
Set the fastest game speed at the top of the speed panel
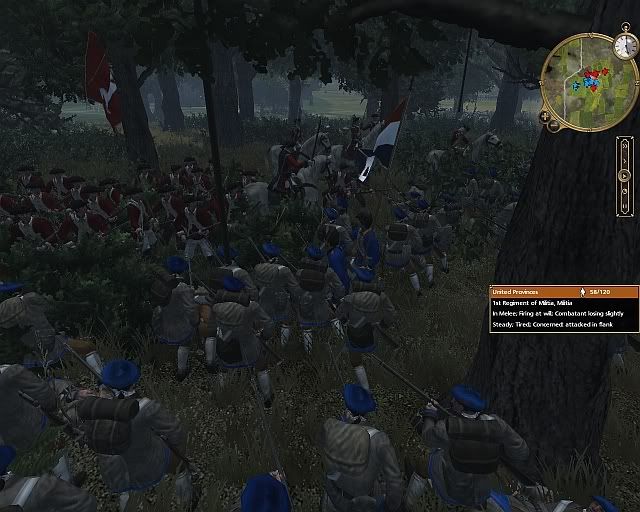(625, 146)
